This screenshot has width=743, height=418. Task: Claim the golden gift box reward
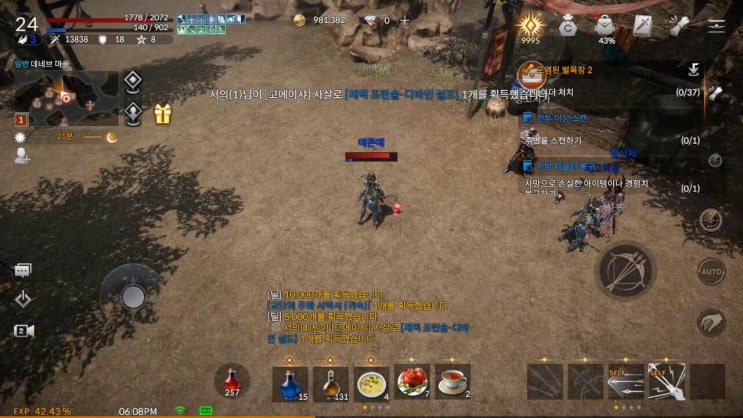[x=162, y=114]
